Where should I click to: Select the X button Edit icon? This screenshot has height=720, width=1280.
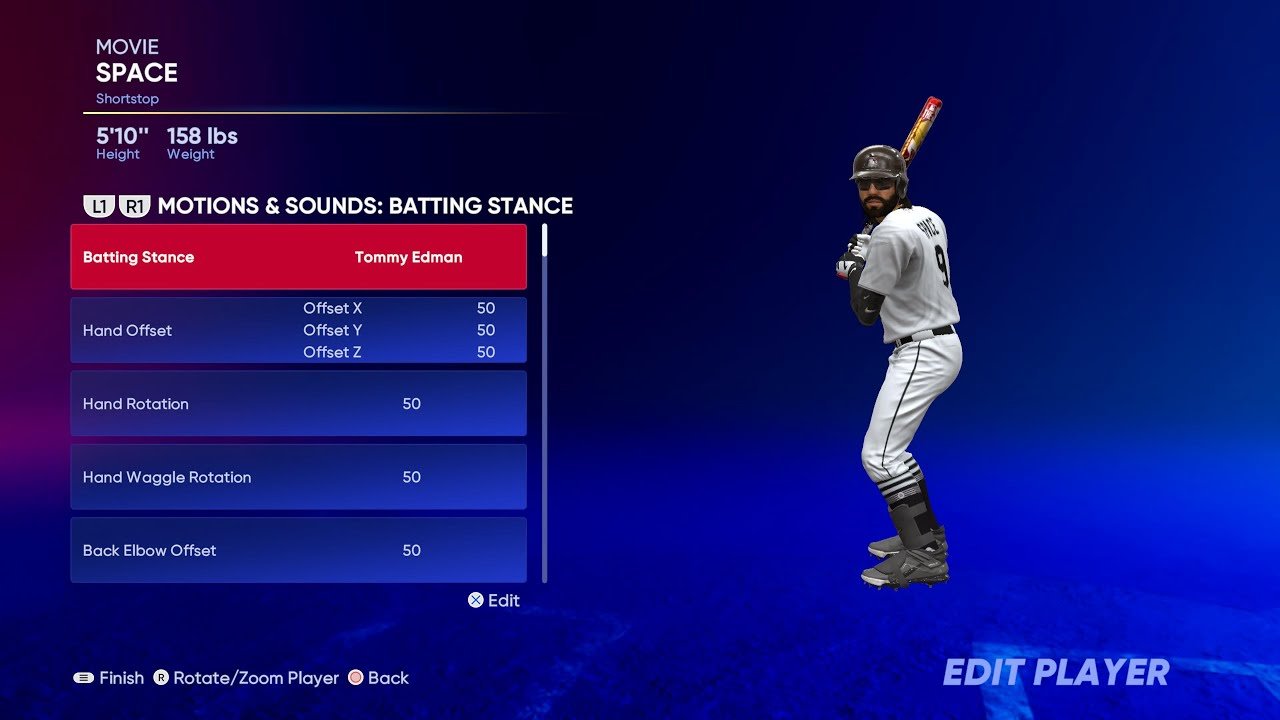[x=475, y=601]
